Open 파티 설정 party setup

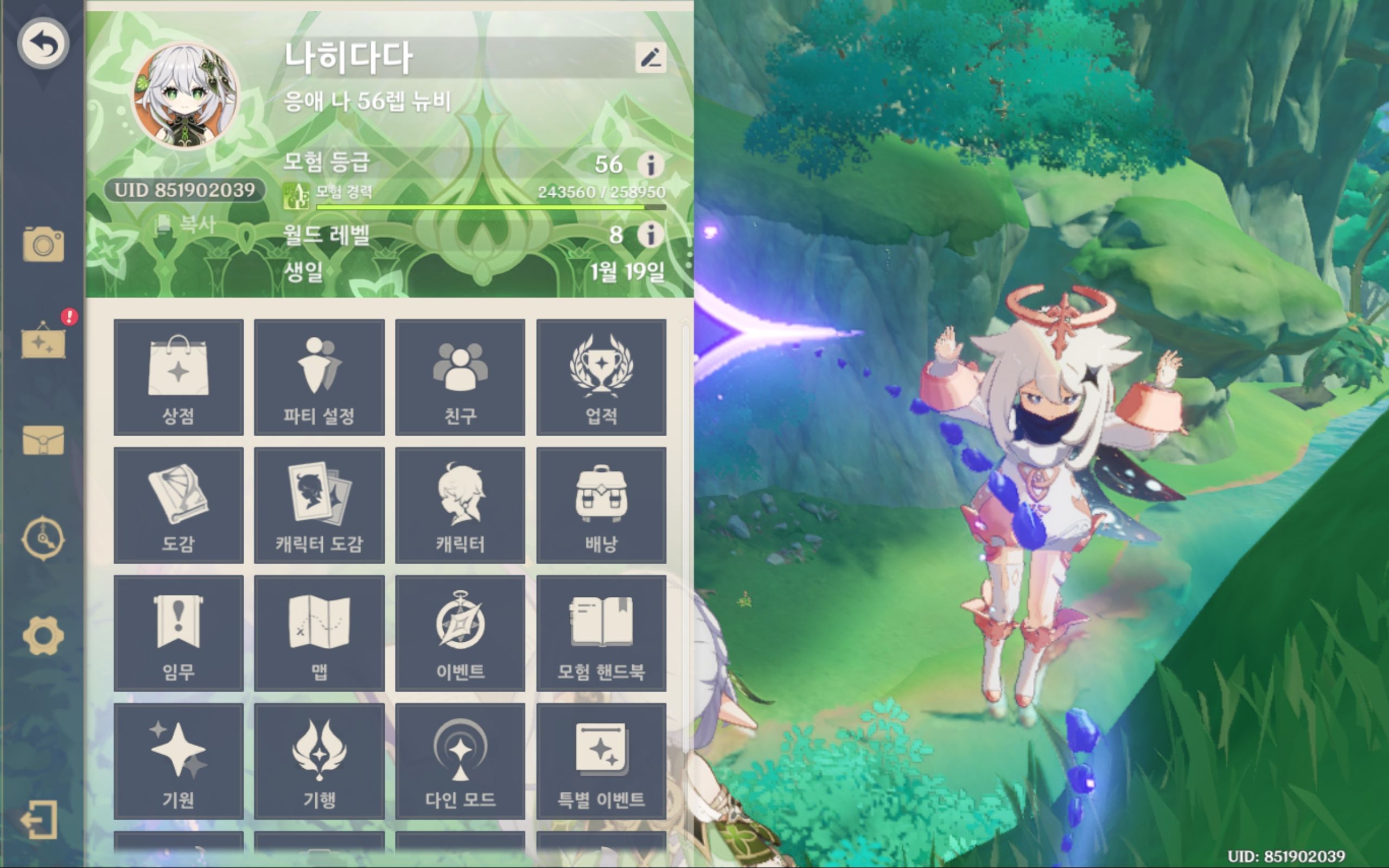[319, 377]
